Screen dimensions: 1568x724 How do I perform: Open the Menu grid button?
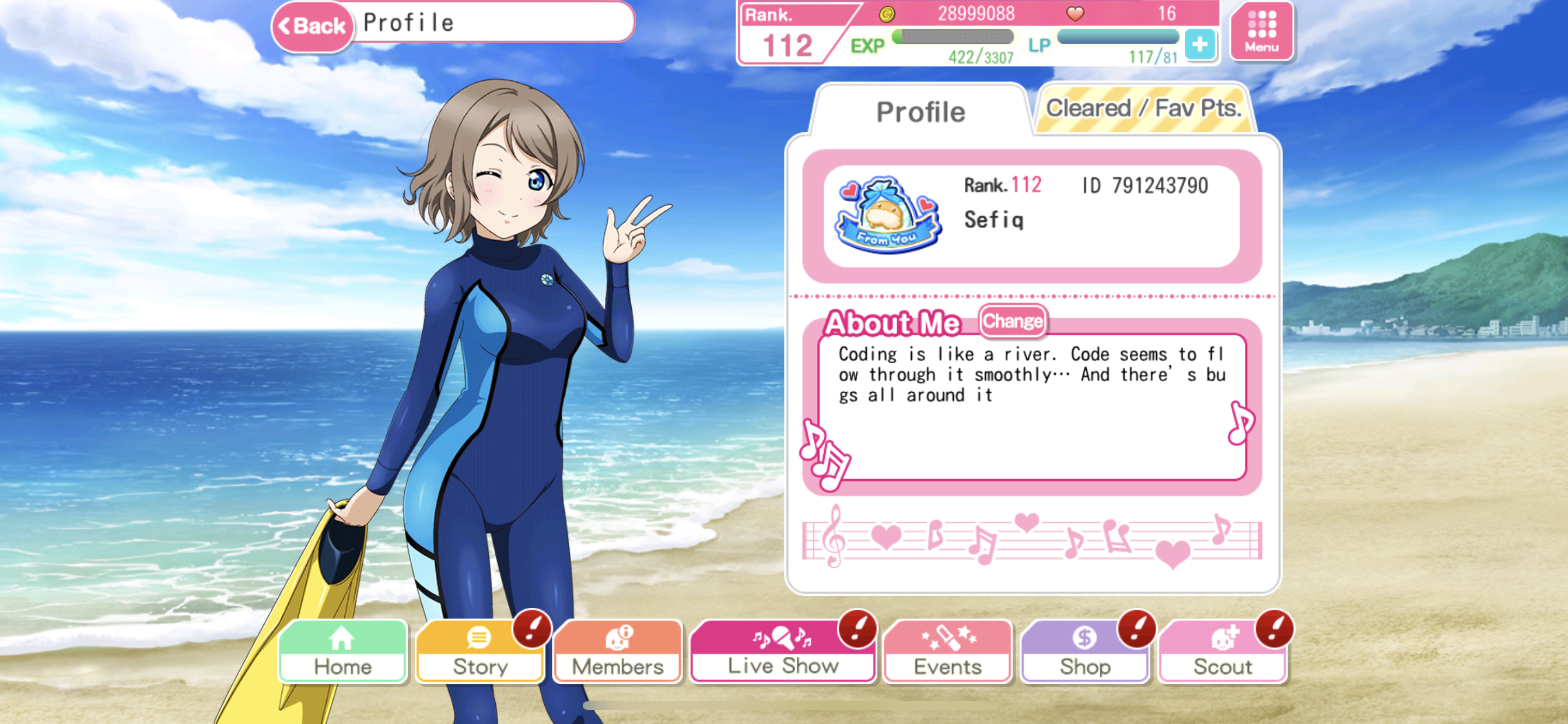pos(1261,31)
